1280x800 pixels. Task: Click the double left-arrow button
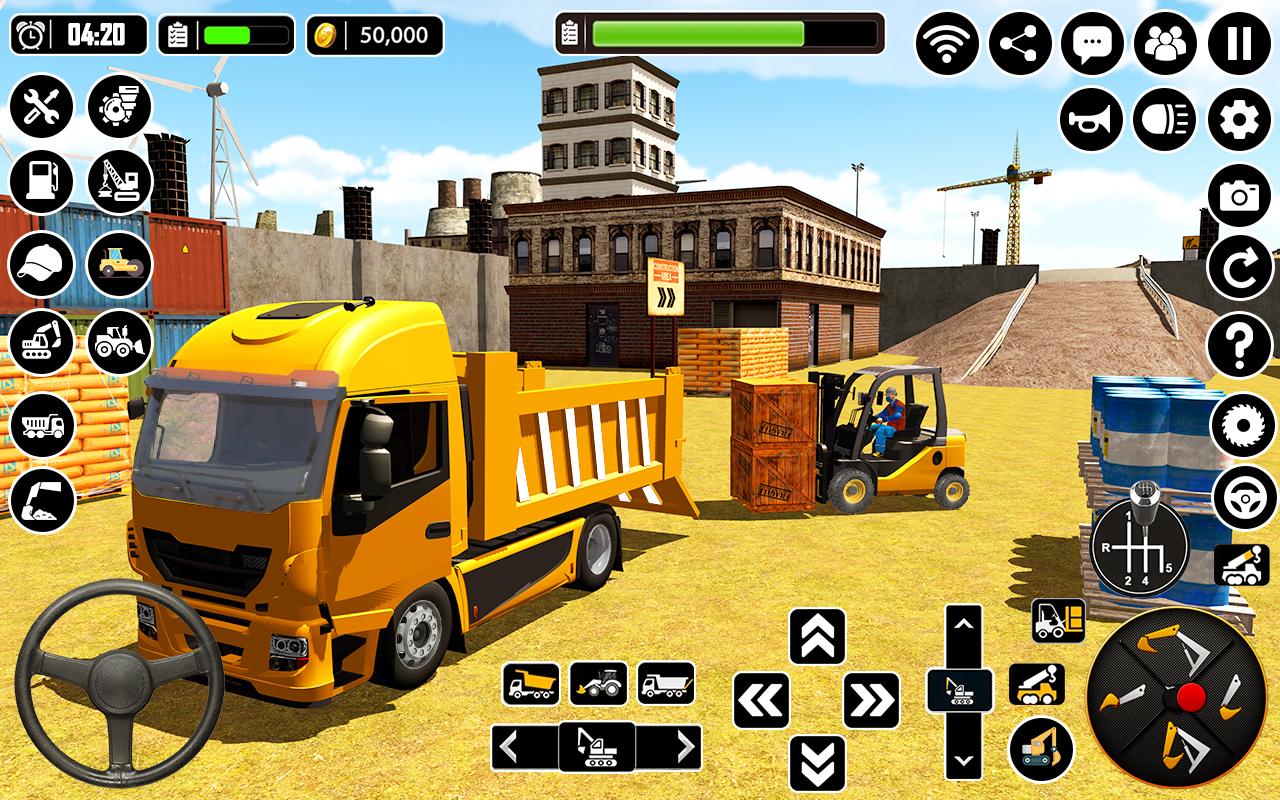(761, 700)
